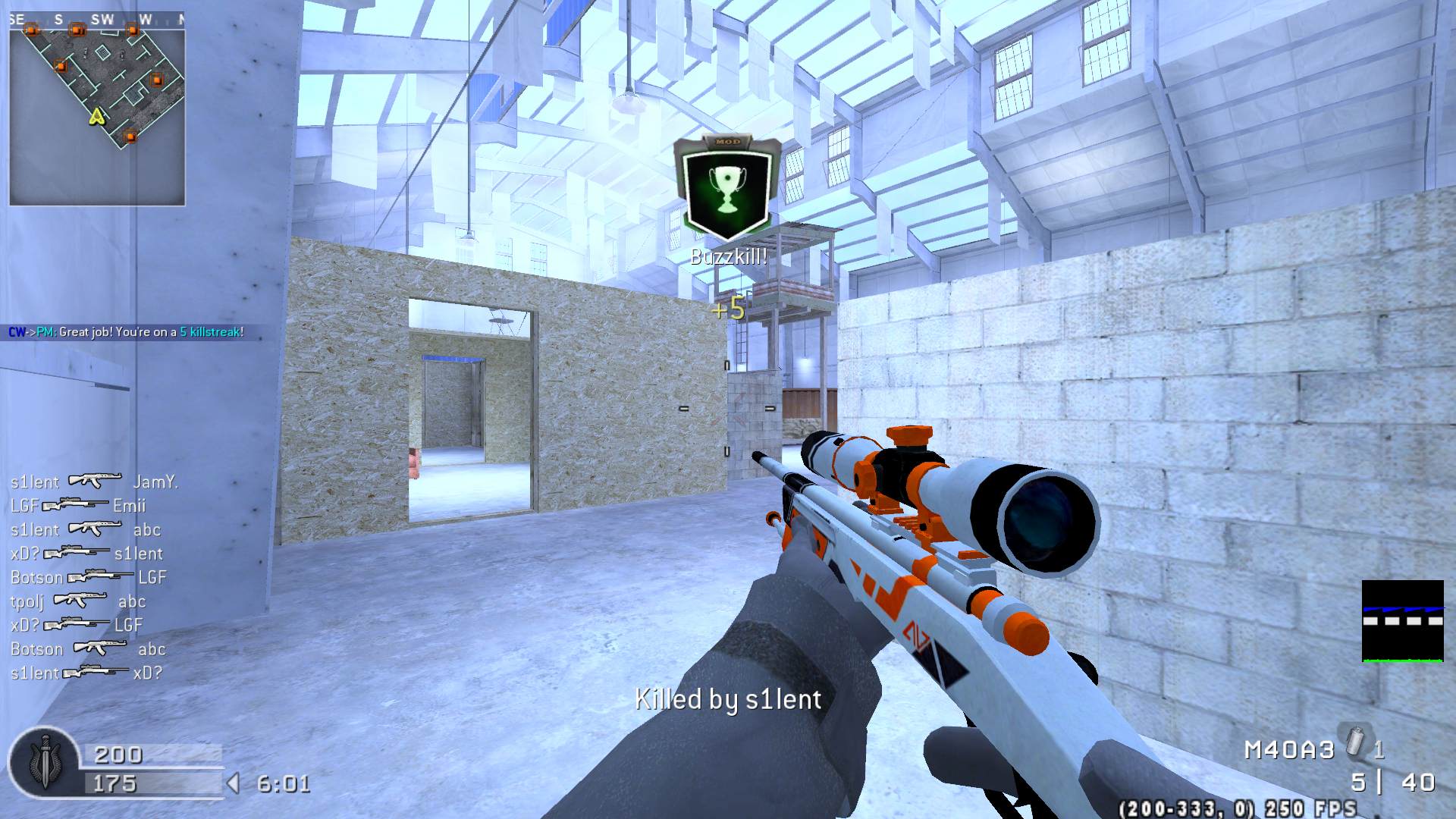1456x819 pixels.
Task: Select the grenade icon near M40A3
Action: click(1355, 742)
